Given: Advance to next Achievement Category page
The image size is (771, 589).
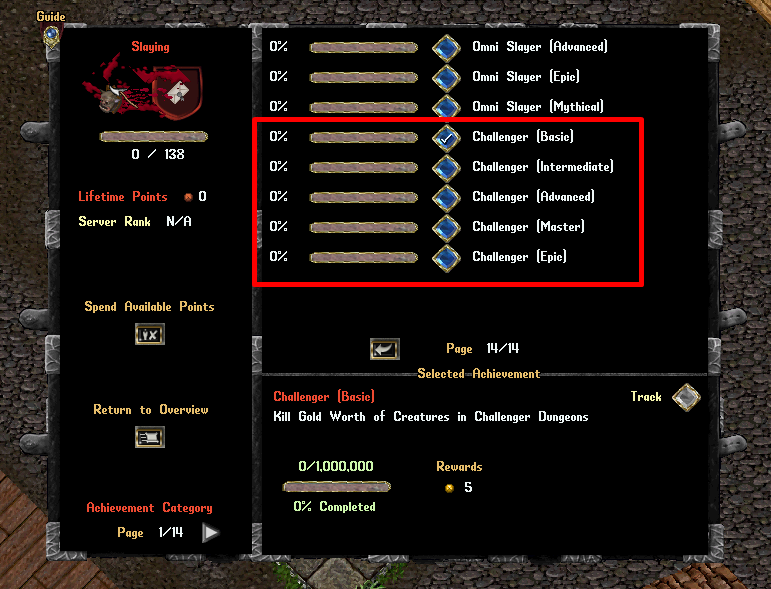Looking at the screenshot, I should click(x=210, y=533).
